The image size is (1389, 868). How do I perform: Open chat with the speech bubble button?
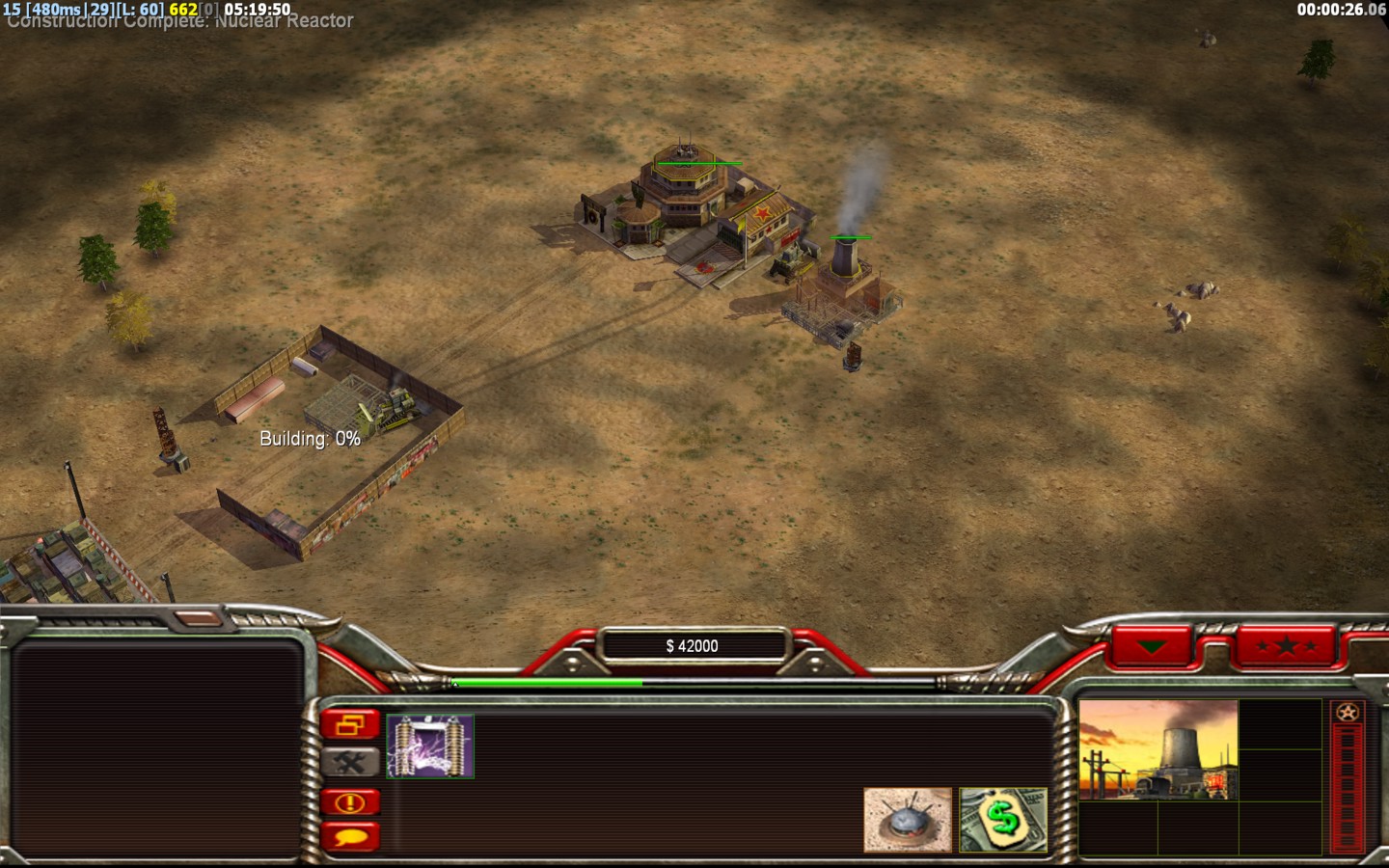coord(350,836)
